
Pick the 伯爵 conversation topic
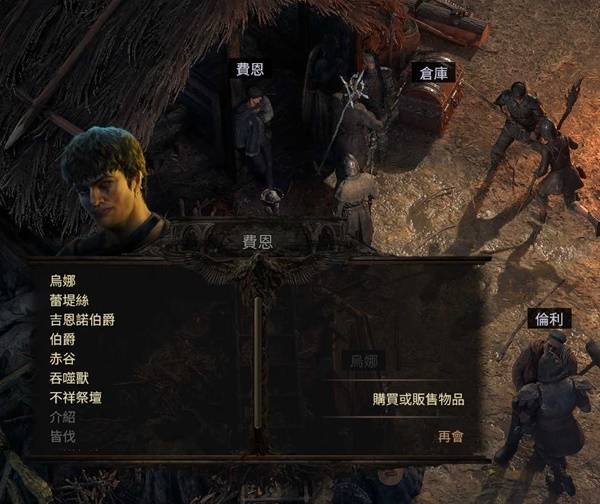pos(62,339)
